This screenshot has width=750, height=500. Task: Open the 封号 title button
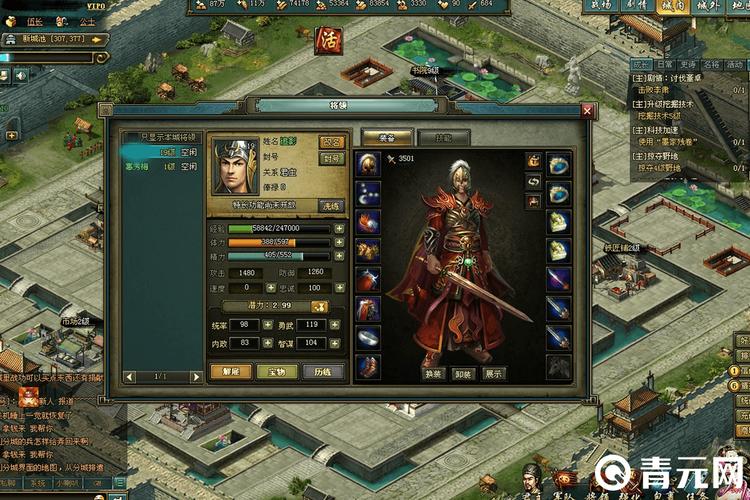tap(332, 159)
